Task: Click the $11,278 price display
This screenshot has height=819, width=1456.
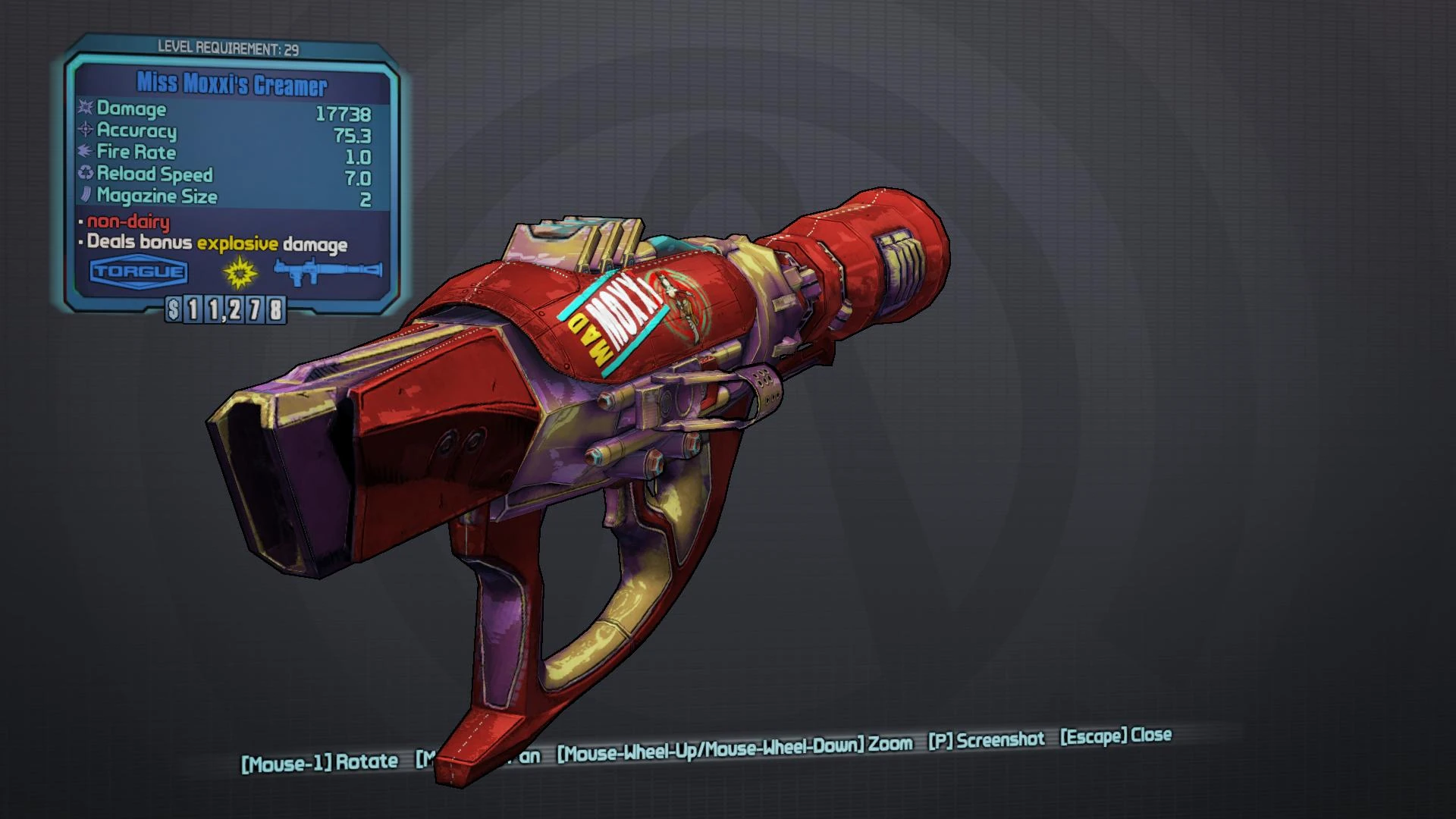Action: [x=224, y=308]
